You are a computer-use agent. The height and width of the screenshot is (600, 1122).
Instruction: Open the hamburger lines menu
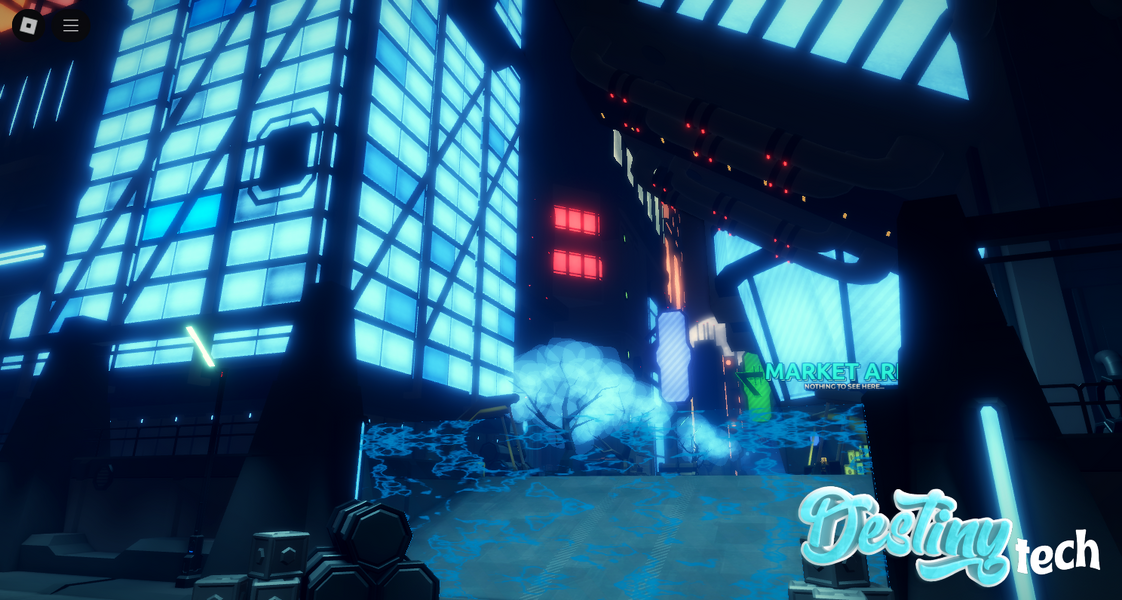71,25
